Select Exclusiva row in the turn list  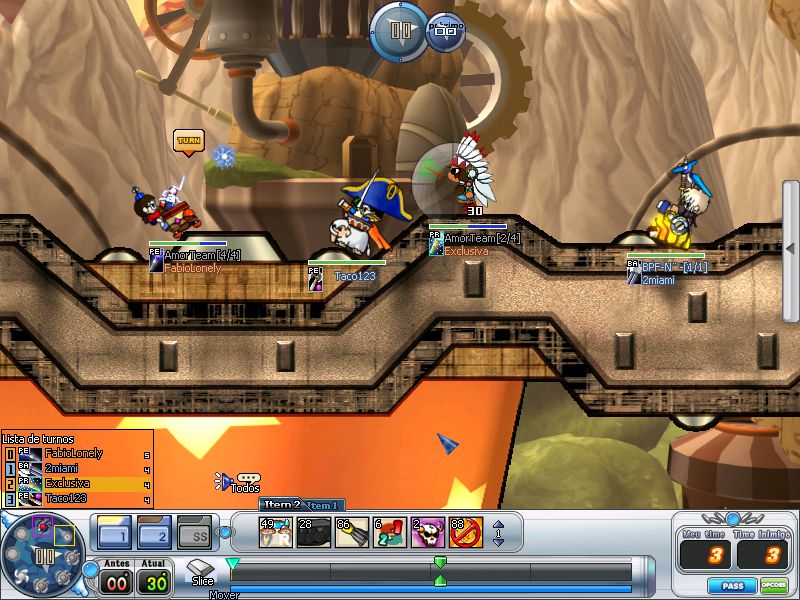click(76, 483)
